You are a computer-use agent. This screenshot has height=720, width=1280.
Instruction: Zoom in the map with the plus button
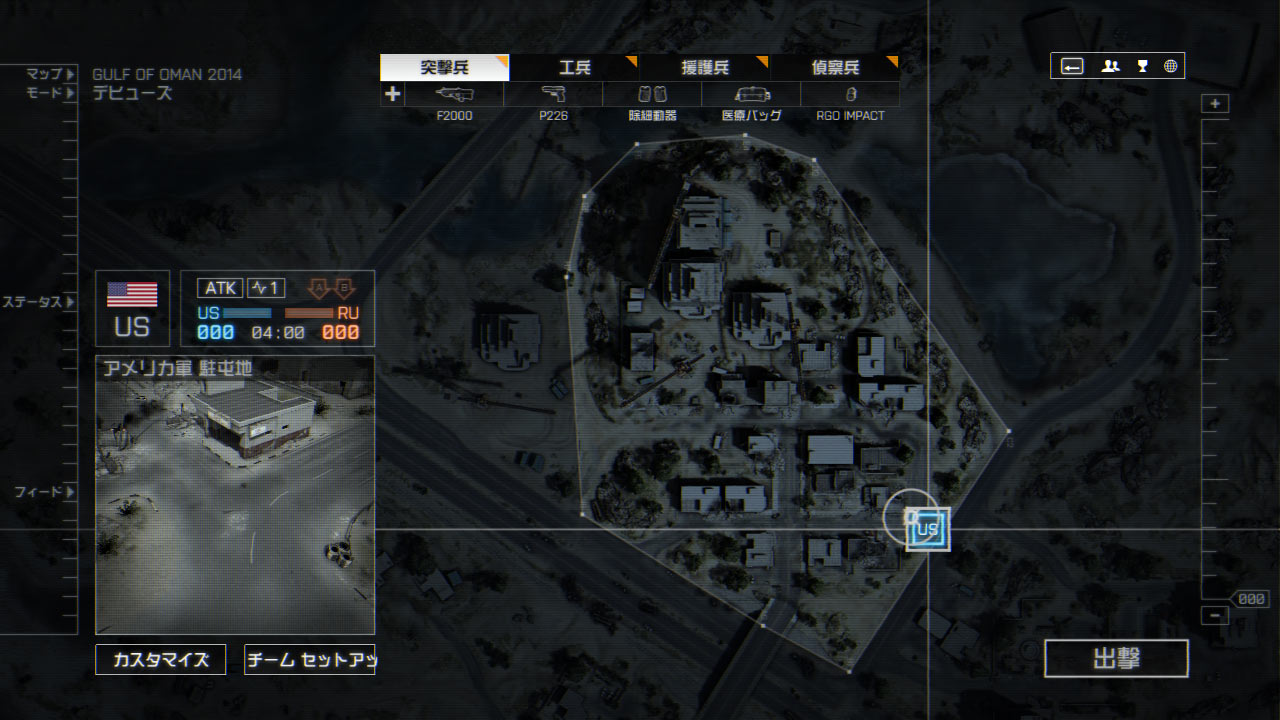click(x=1215, y=104)
